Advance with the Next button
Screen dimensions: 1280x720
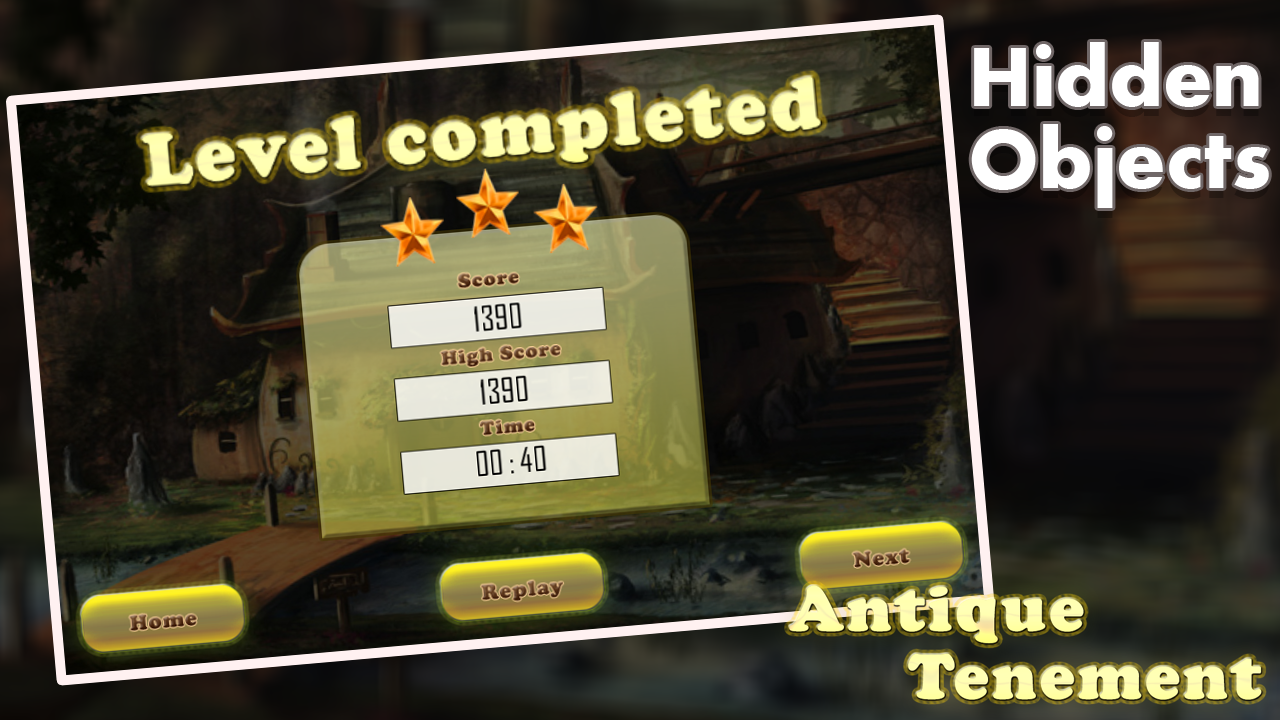point(880,557)
